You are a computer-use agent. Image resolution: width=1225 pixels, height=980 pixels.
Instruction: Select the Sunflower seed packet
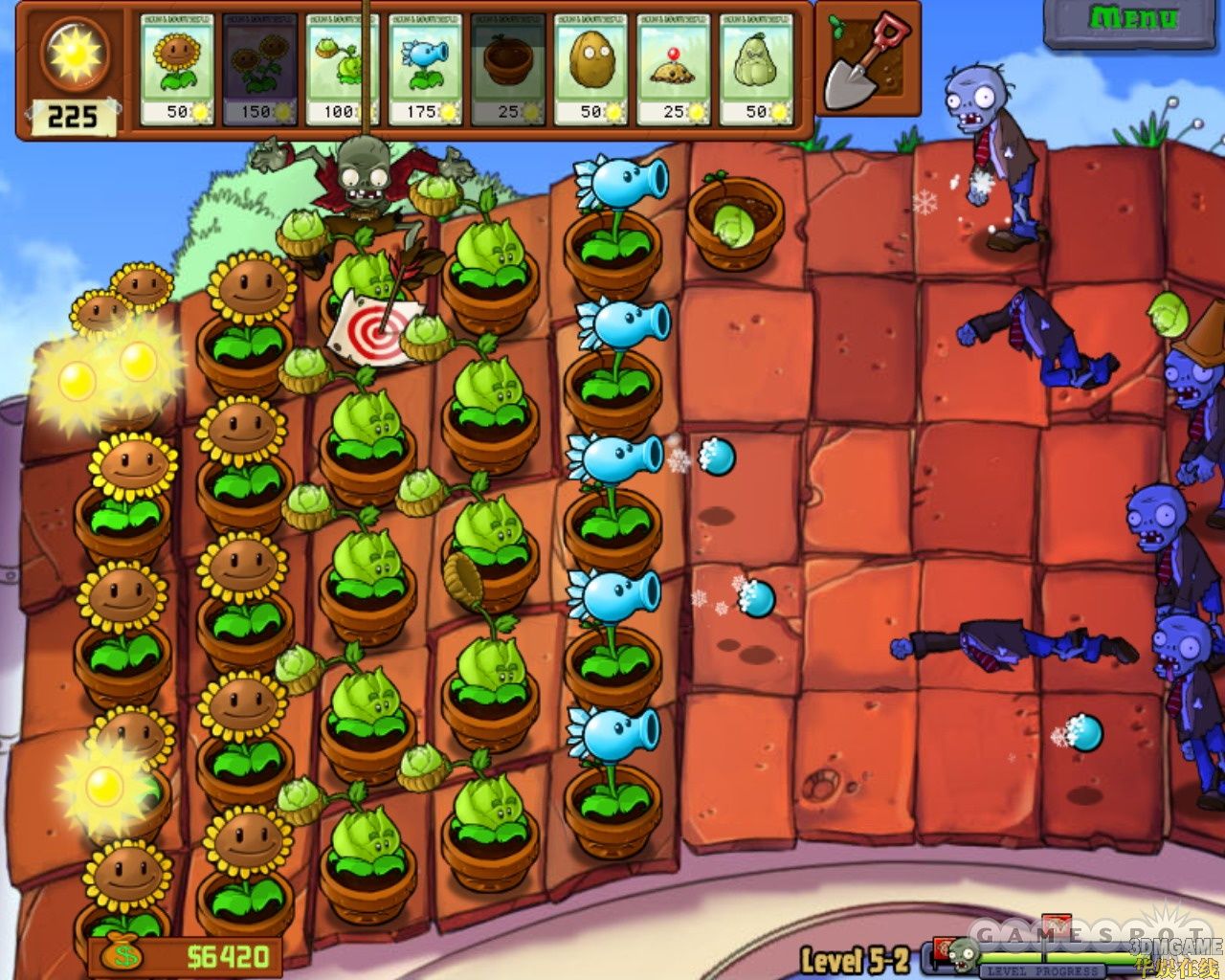(x=177, y=69)
